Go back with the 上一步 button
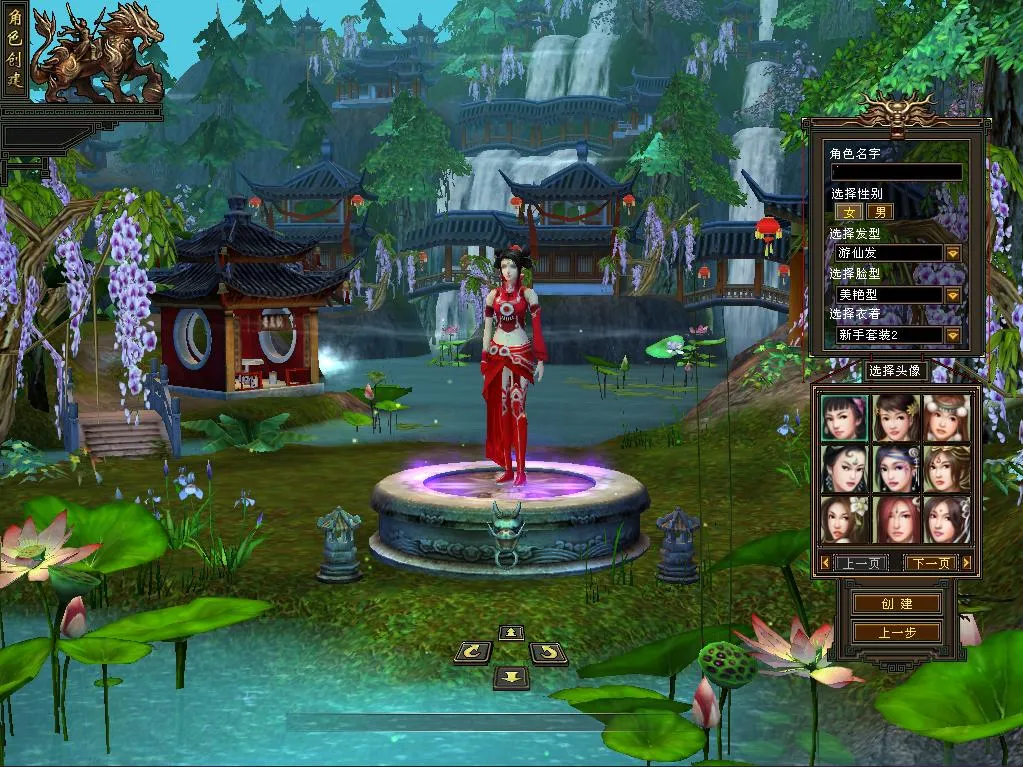1023x767 pixels. (896, 632)
